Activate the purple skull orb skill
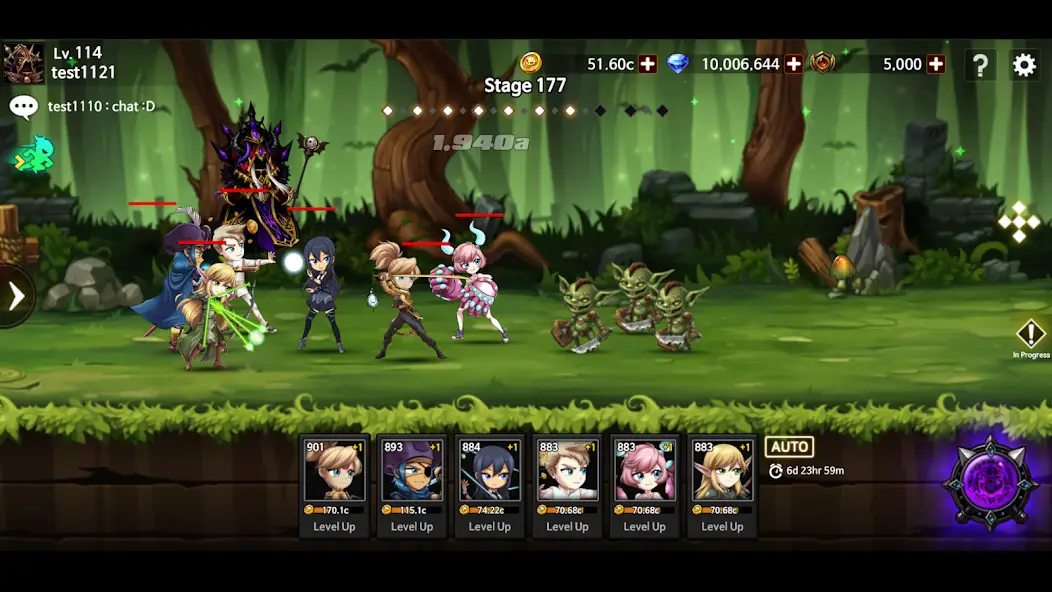The width and height of the screenshot is (1052, 592). (990, 483)
